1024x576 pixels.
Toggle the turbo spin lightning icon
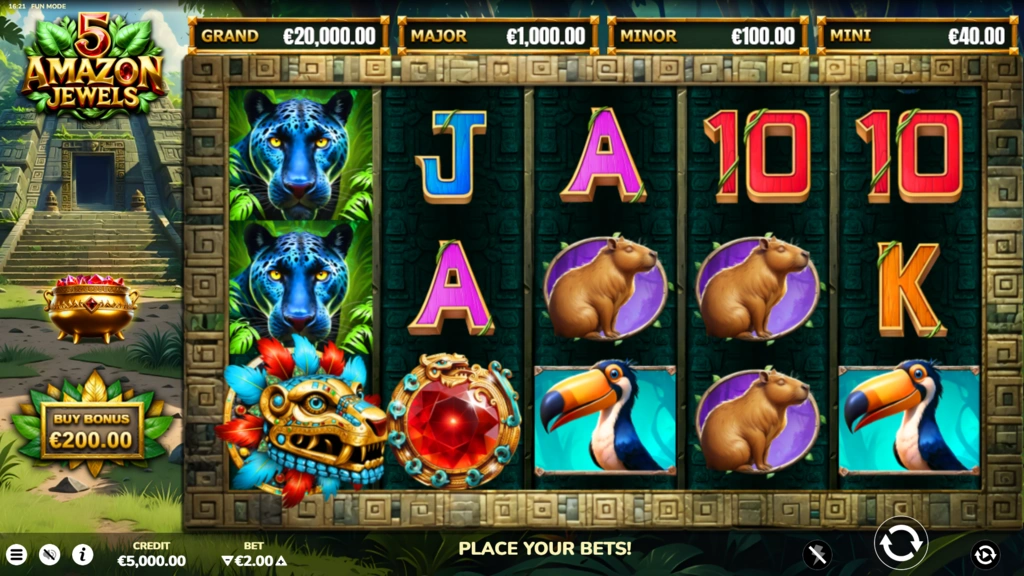pos(818,553)
